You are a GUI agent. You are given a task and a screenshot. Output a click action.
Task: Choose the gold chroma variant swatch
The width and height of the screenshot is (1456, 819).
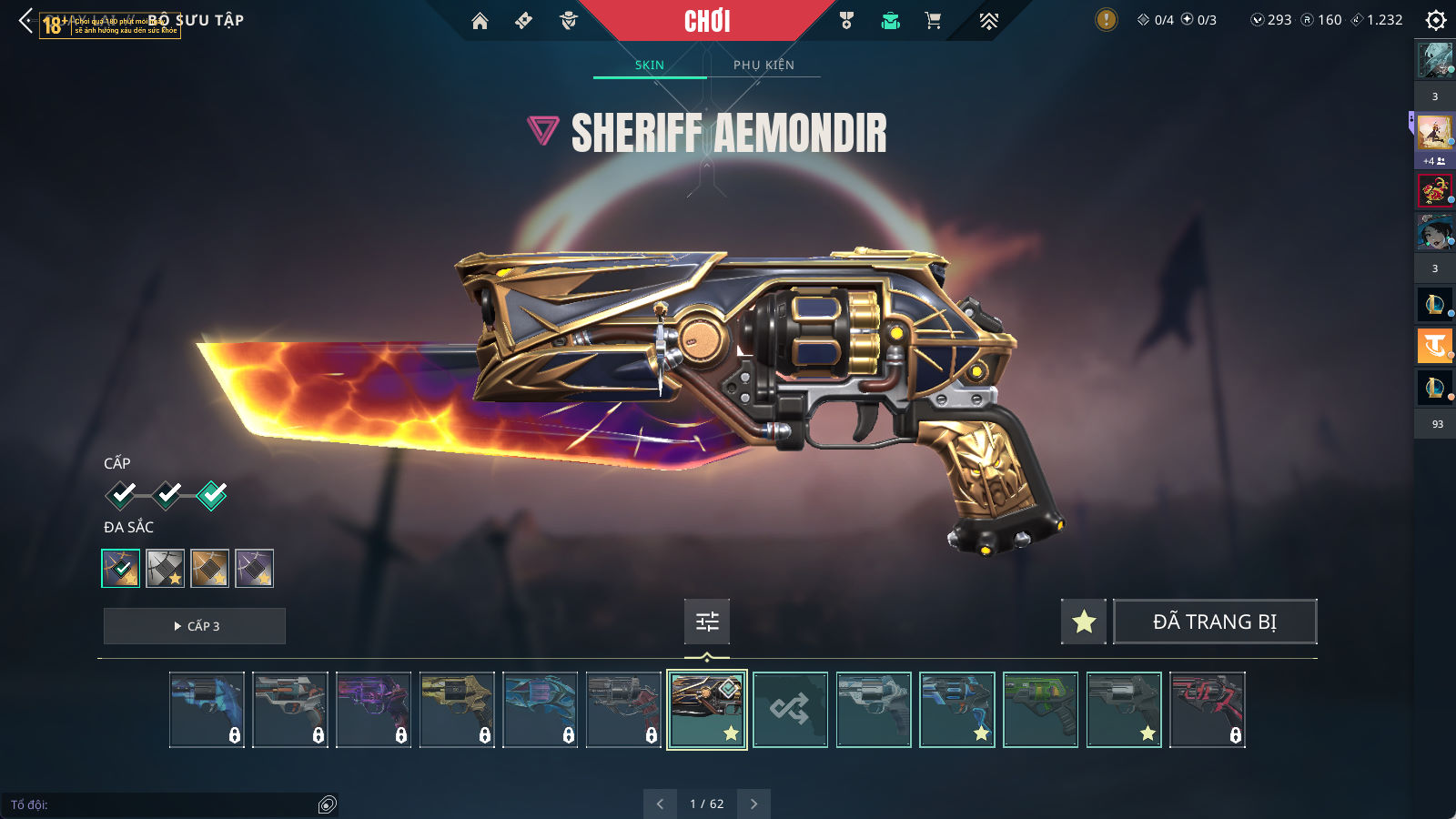pos(209,569)
